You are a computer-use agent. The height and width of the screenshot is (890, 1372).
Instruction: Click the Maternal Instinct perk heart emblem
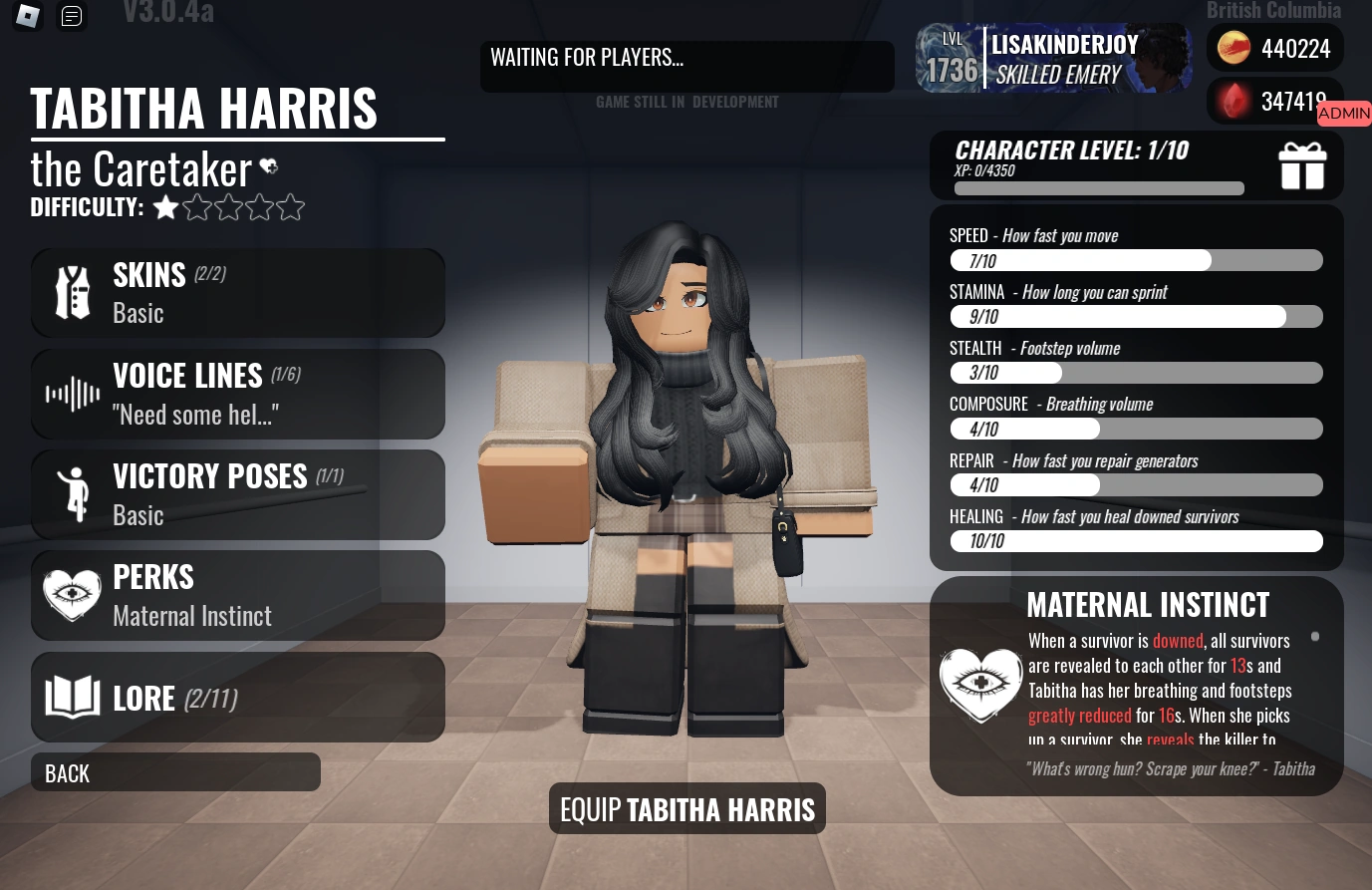click(980, 686)
